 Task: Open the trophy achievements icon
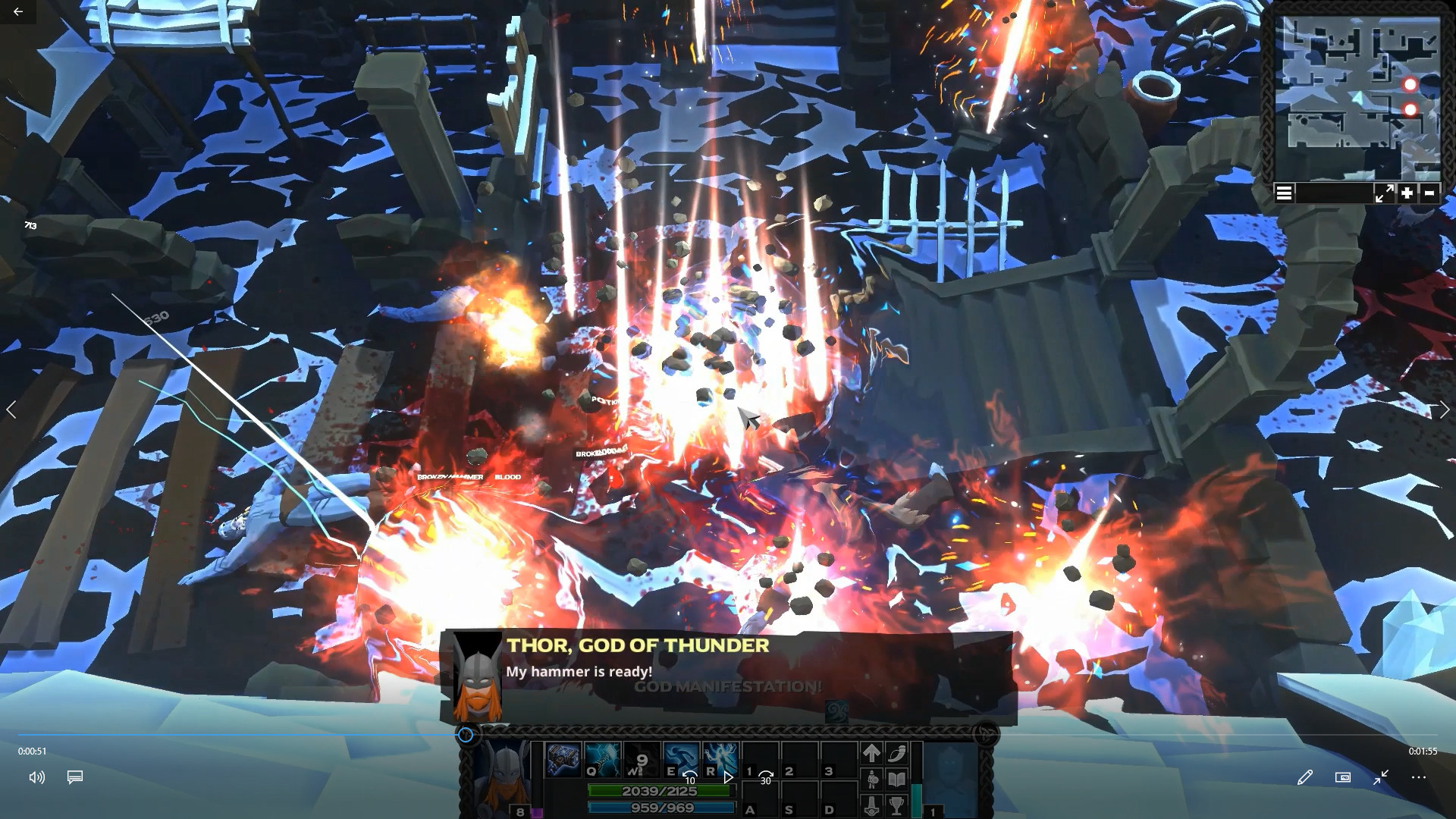click(897, 805)
